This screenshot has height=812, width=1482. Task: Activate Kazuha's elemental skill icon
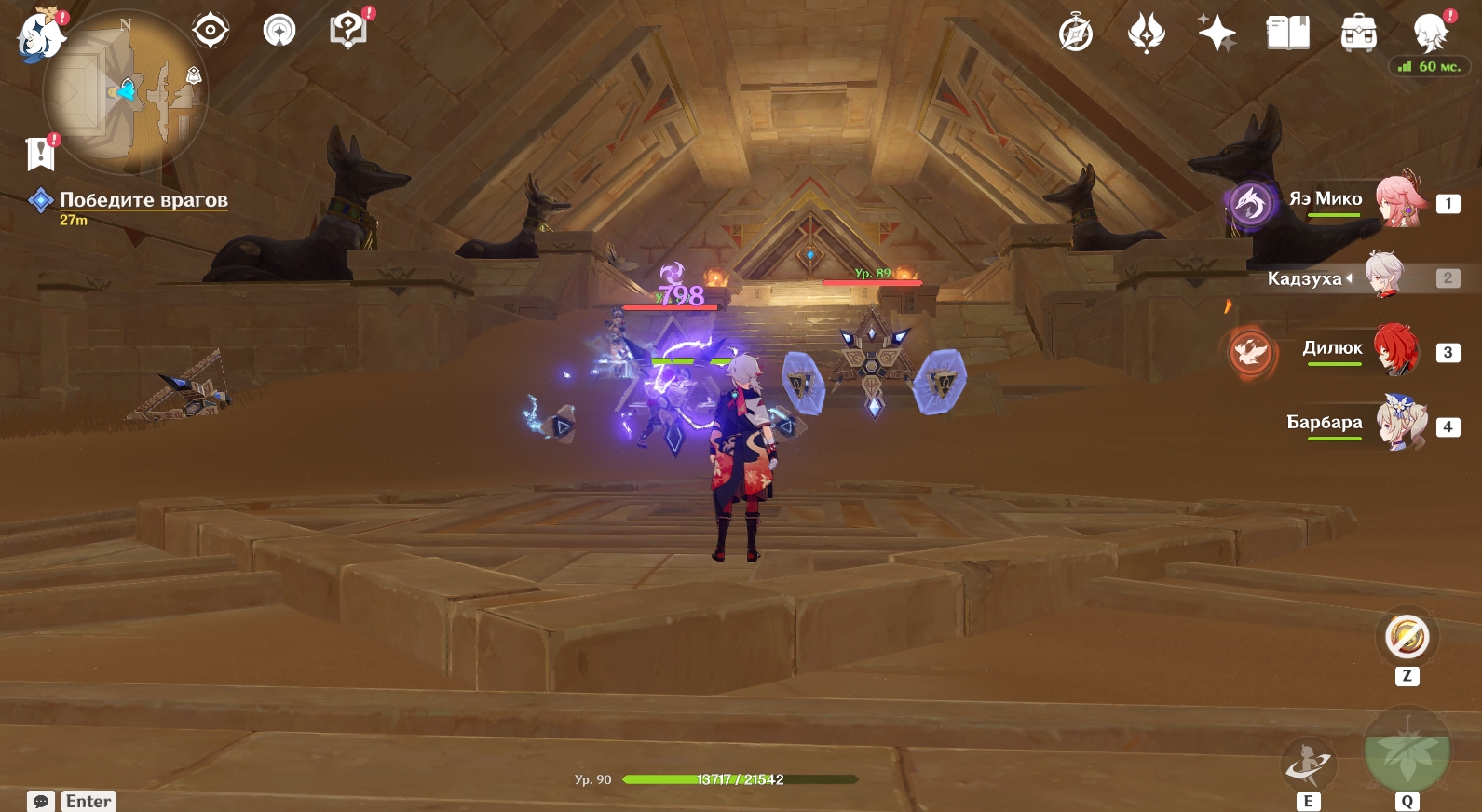pyautogui.click(x=1309, y=765)
